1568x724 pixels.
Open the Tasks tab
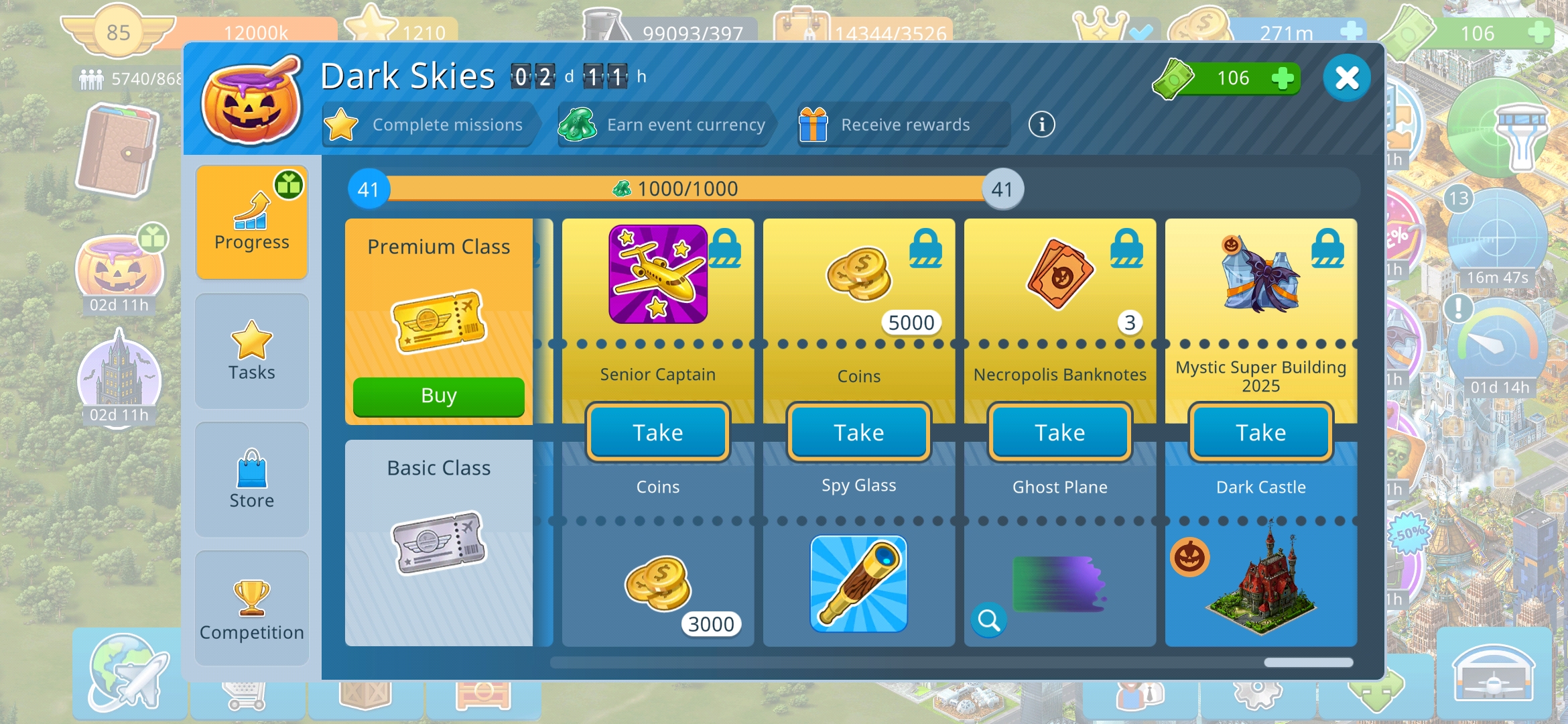tap(252, 351)
